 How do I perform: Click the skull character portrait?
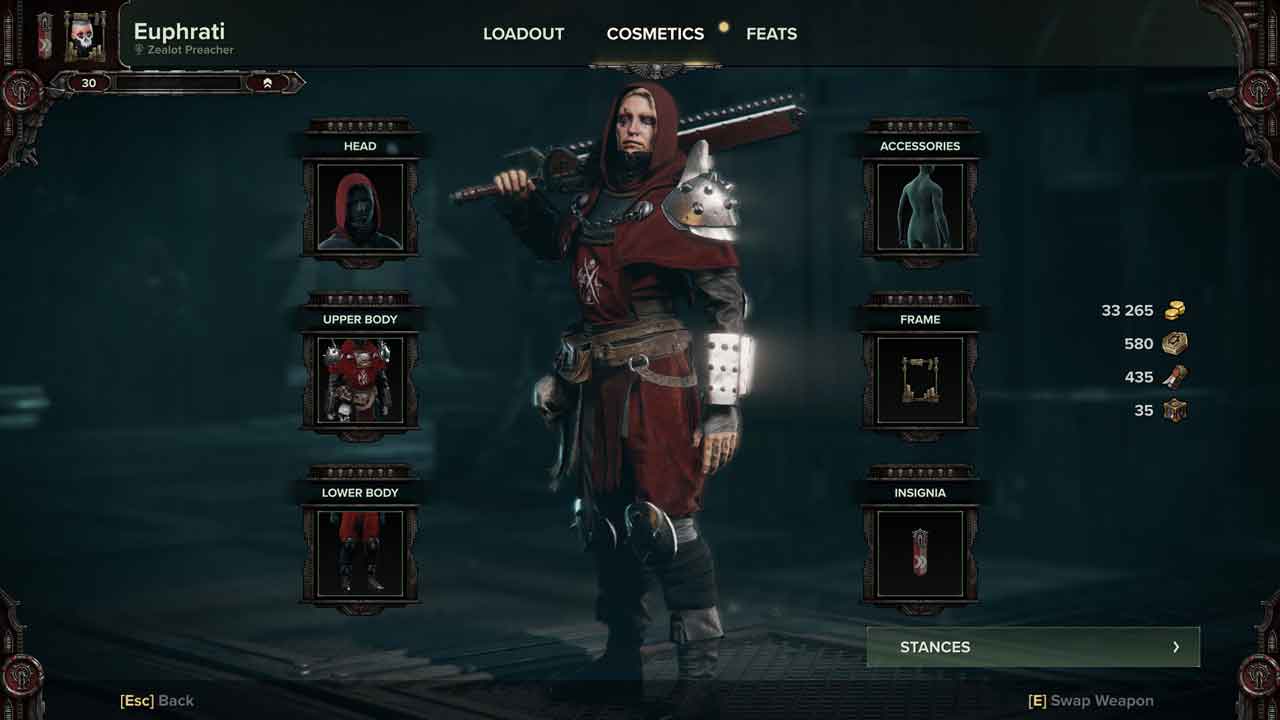click(x=85, y=35)
